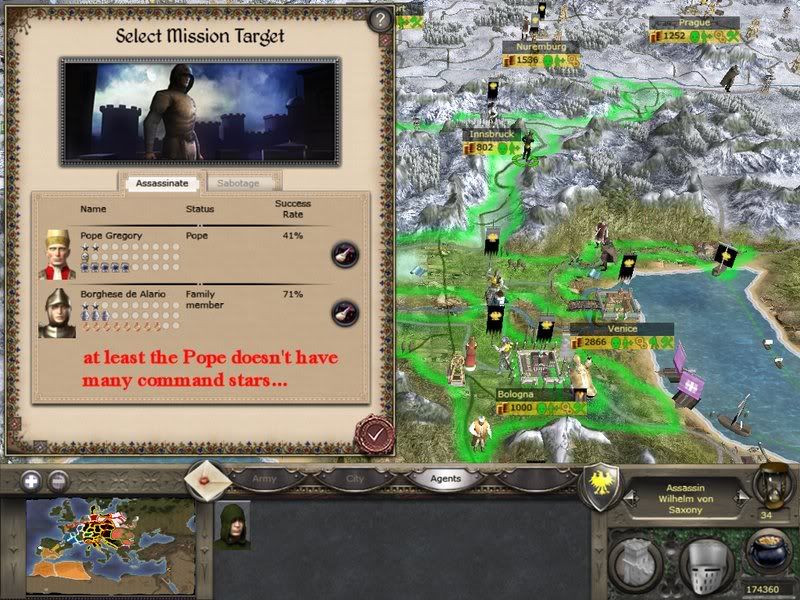Zoom in the minimap with plus button
Screen dimensions: 800x600
click(30, 479)
